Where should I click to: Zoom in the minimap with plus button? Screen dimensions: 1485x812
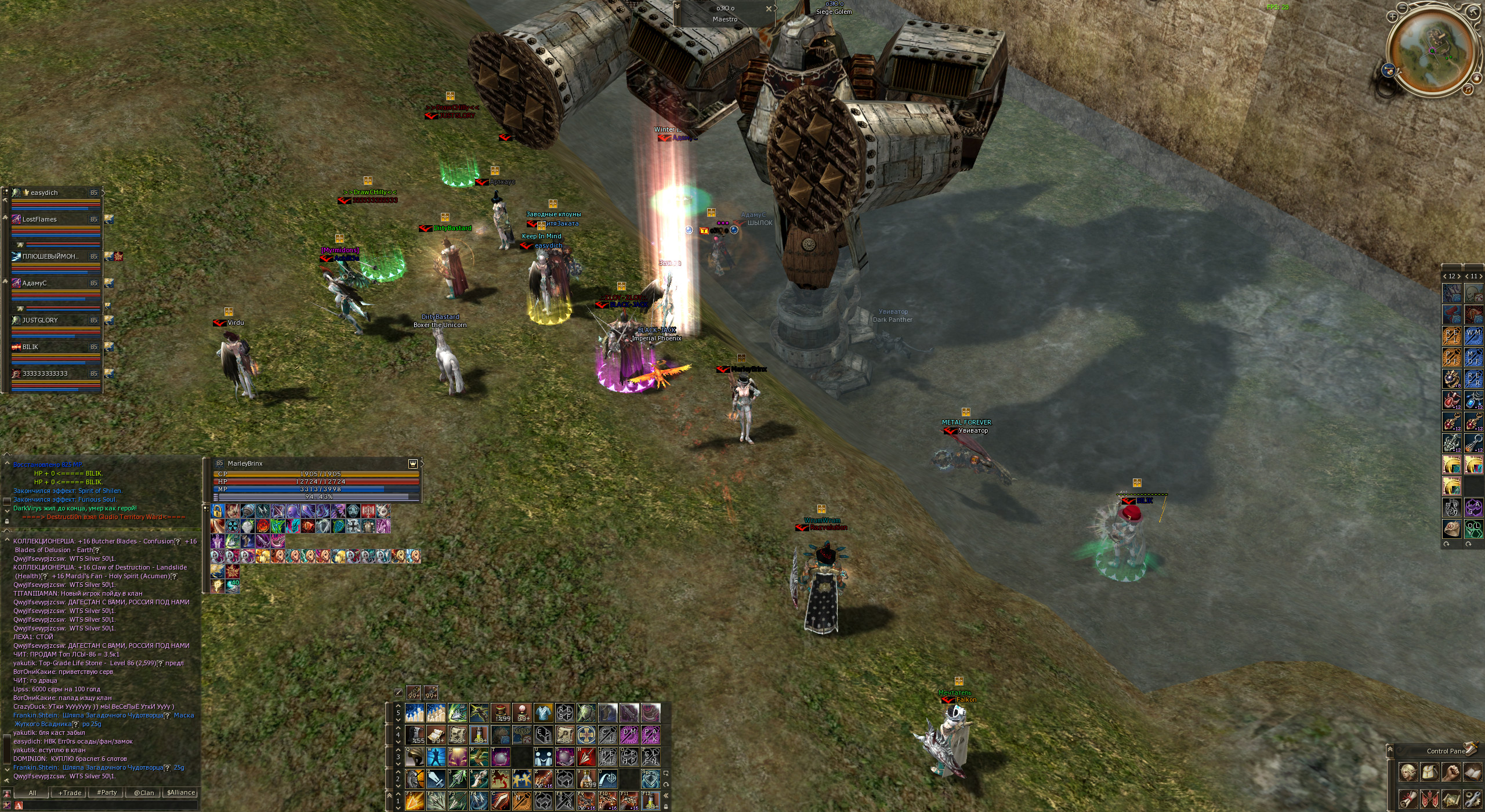(1393, 17)
